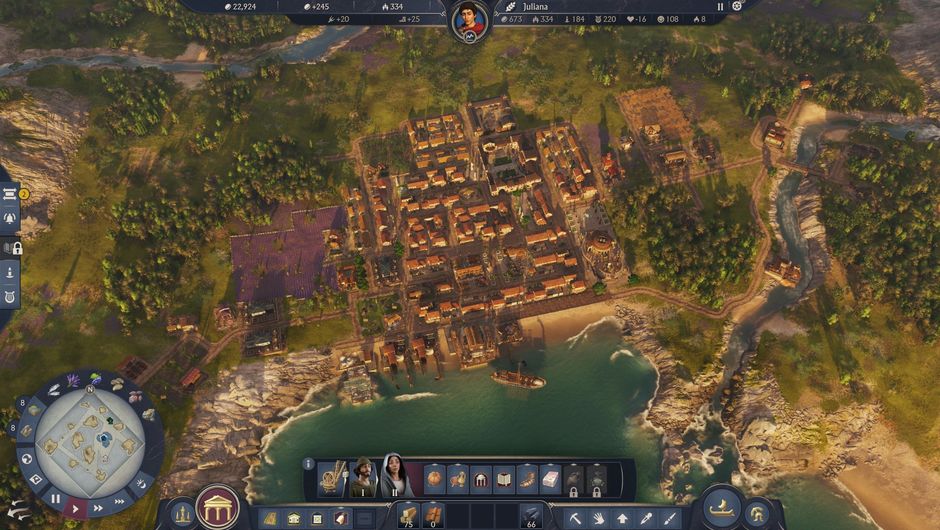The width and height of the screenshot is (940, 530).
Task: Open the settings gear in the top bar
Action: (738, 6)
